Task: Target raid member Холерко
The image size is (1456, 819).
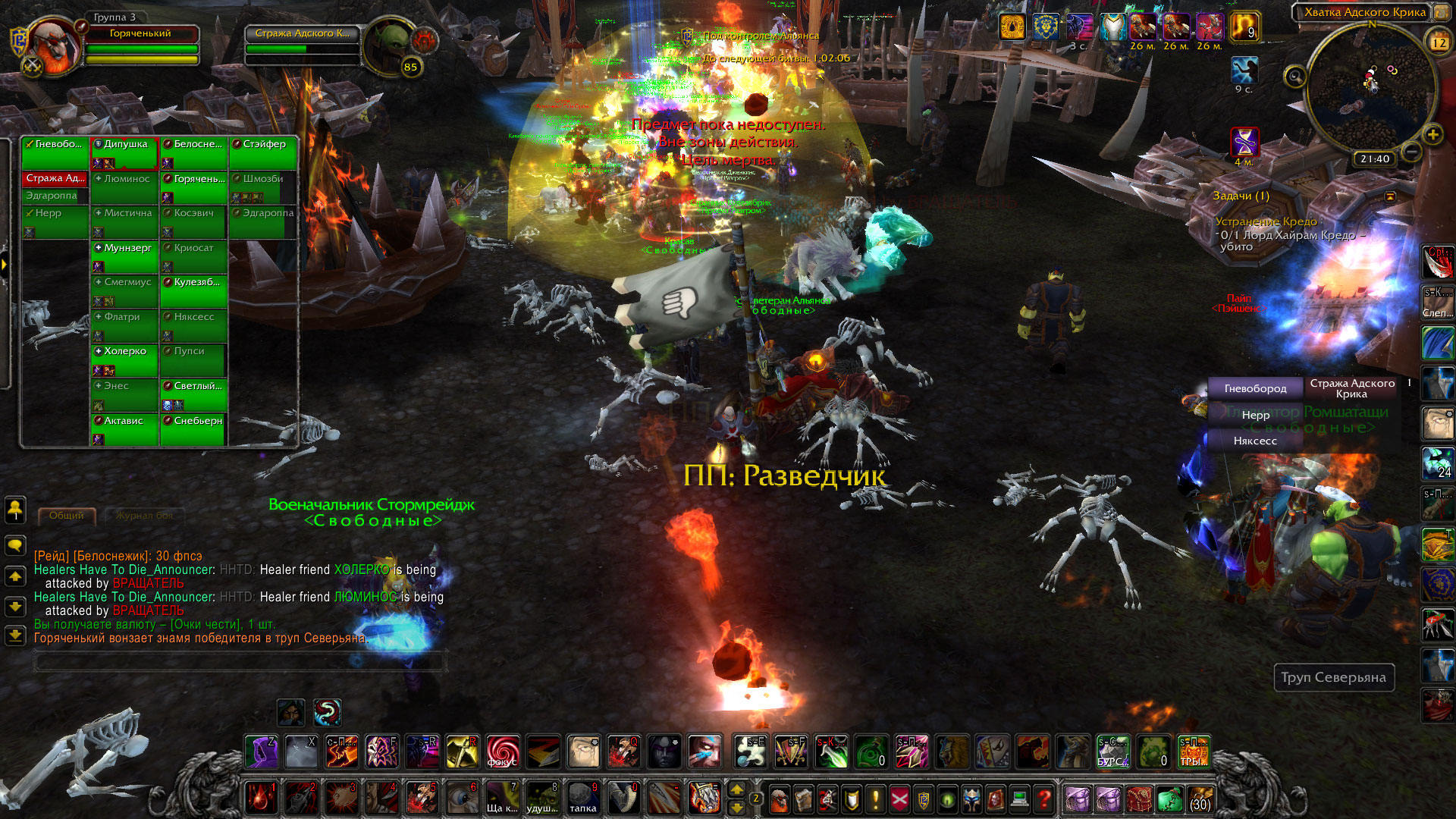Action: [x=125, y=359]
